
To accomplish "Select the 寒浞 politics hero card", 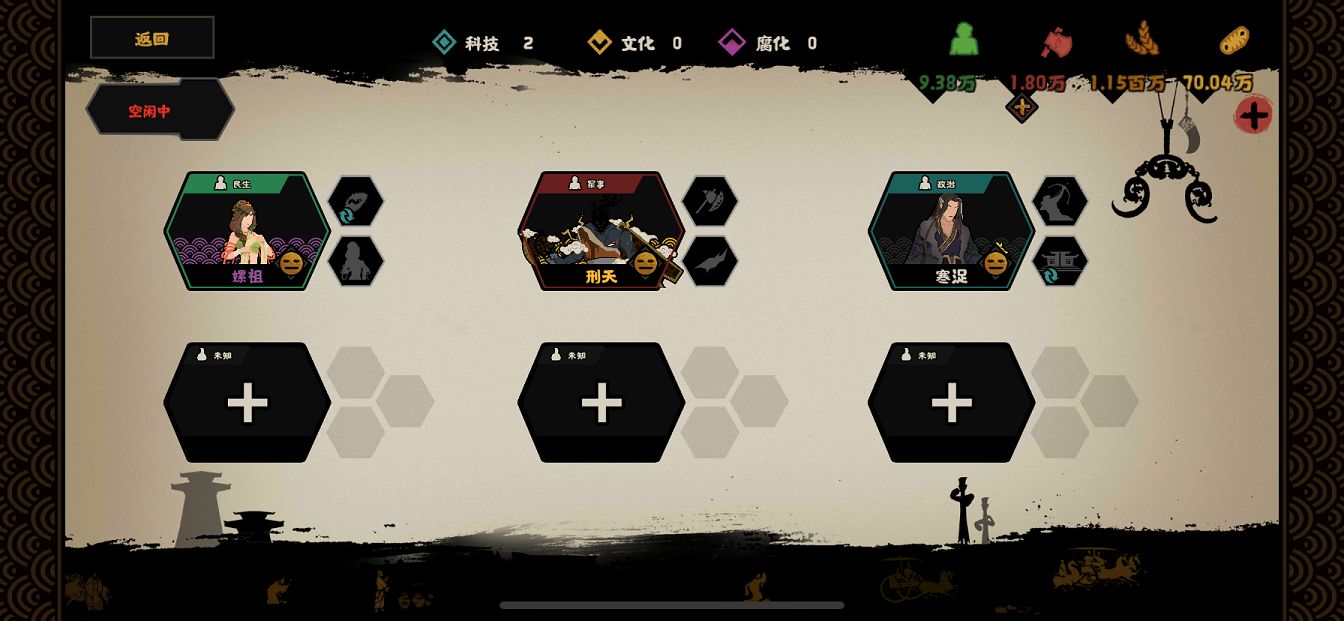I will point(951,232).
